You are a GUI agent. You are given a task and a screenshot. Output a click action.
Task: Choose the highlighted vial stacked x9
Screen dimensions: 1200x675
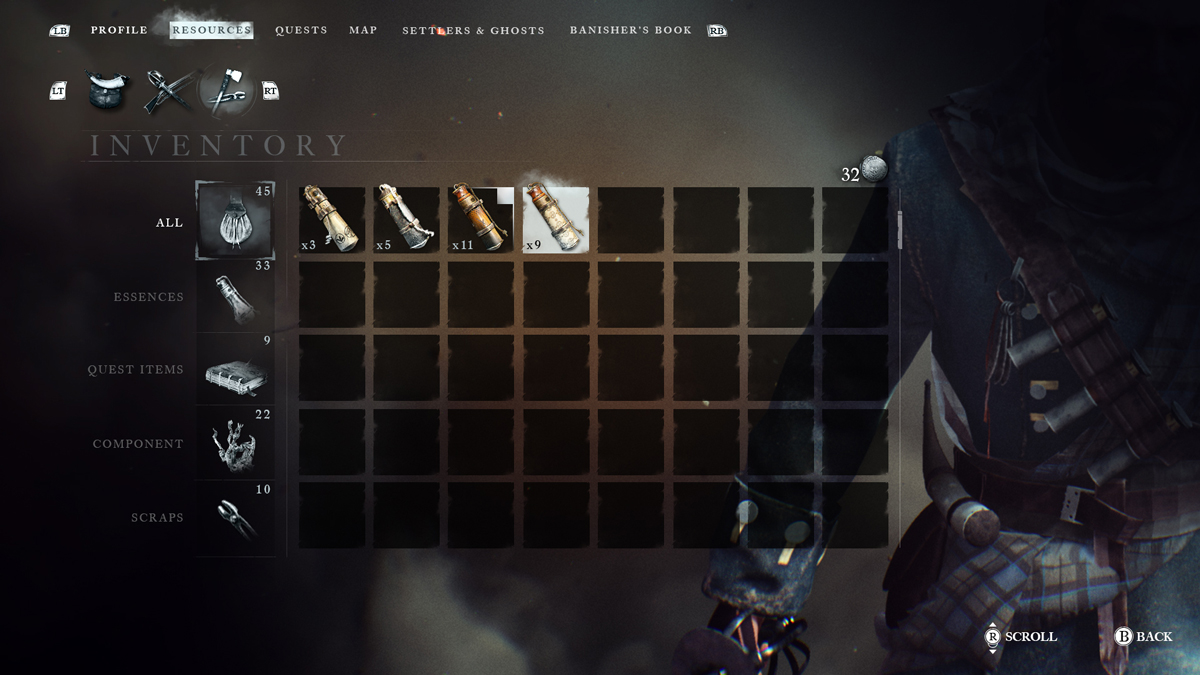click(556, 220)
